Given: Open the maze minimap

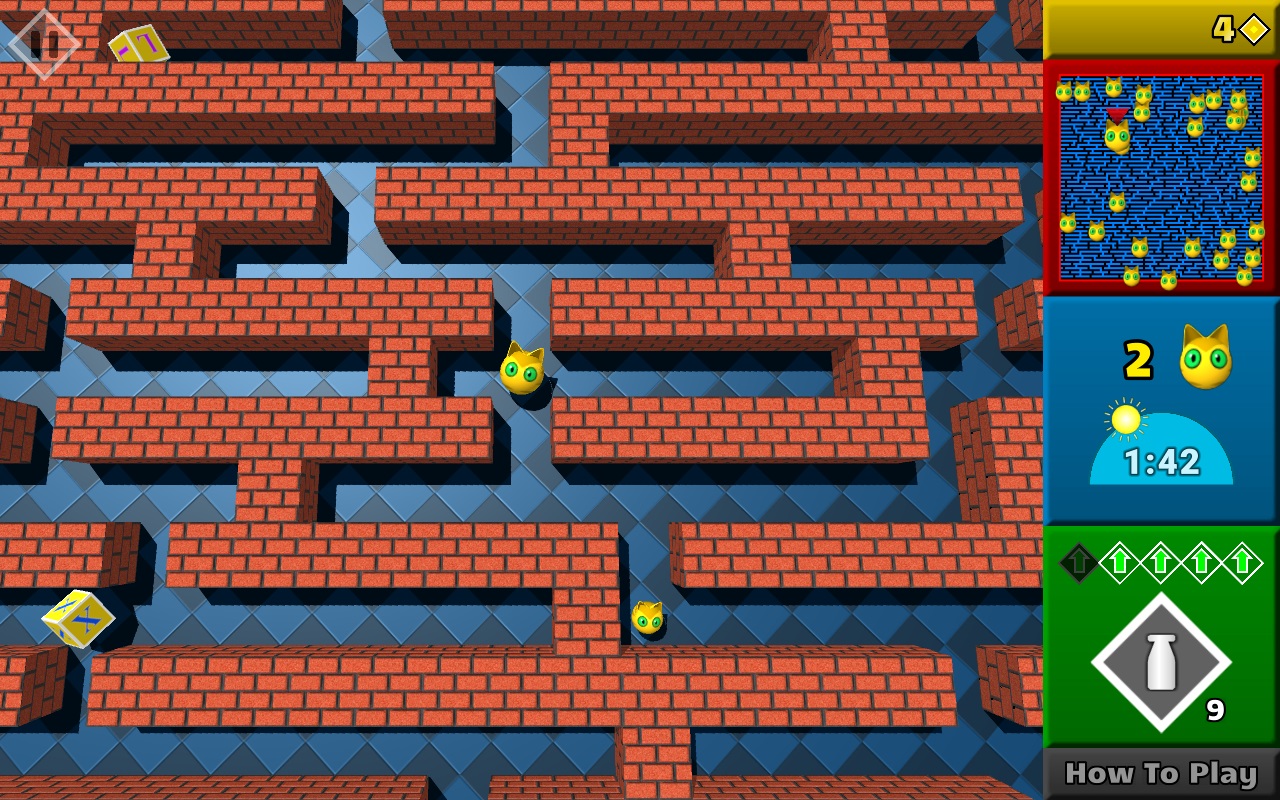Looking at the screenshot, I should click(1161, 178).
